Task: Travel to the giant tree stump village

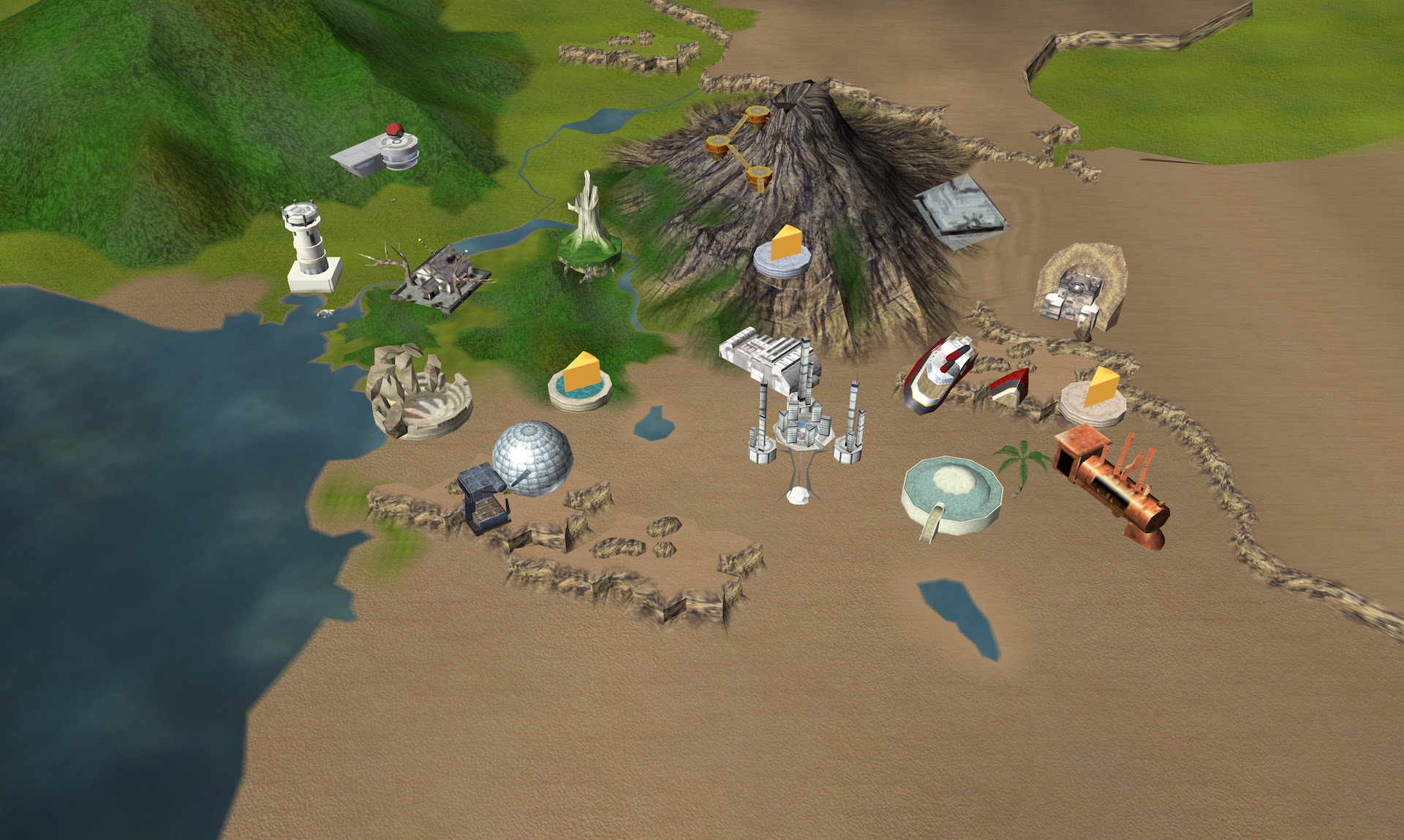Action: click(589, 232)
